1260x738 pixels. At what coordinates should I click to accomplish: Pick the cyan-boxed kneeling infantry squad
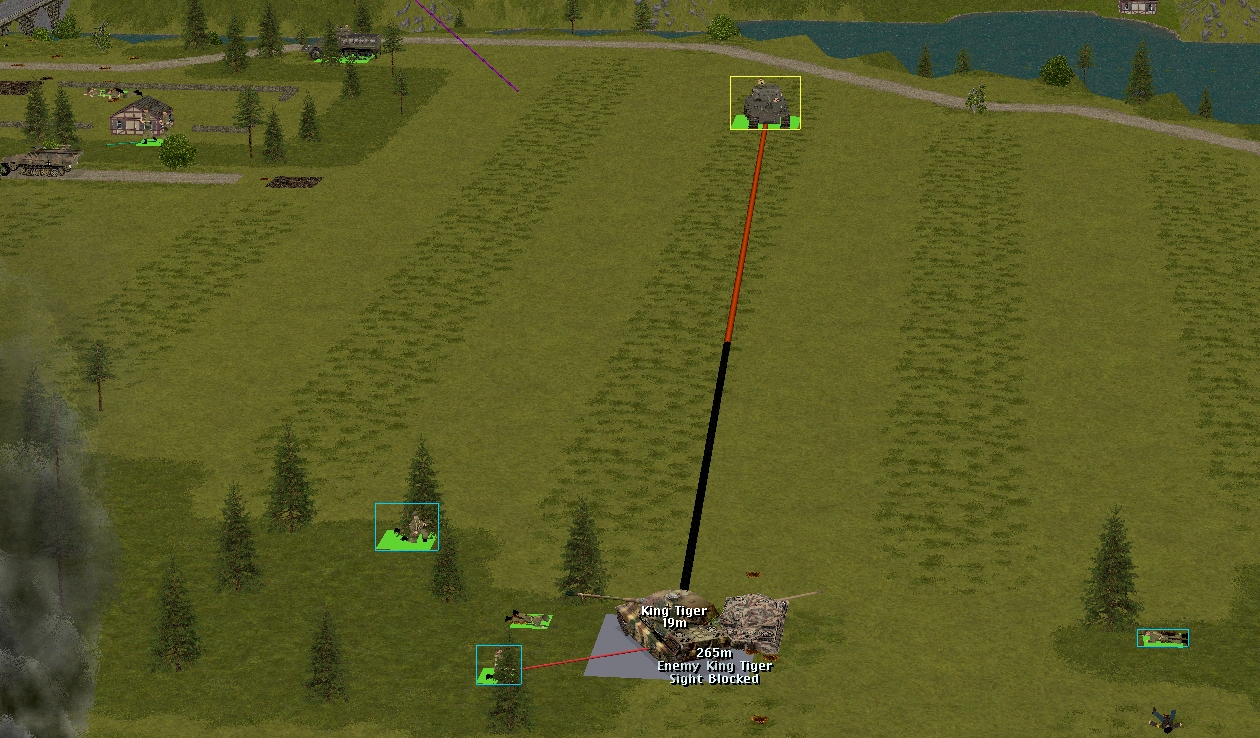[x=407, y=527]
